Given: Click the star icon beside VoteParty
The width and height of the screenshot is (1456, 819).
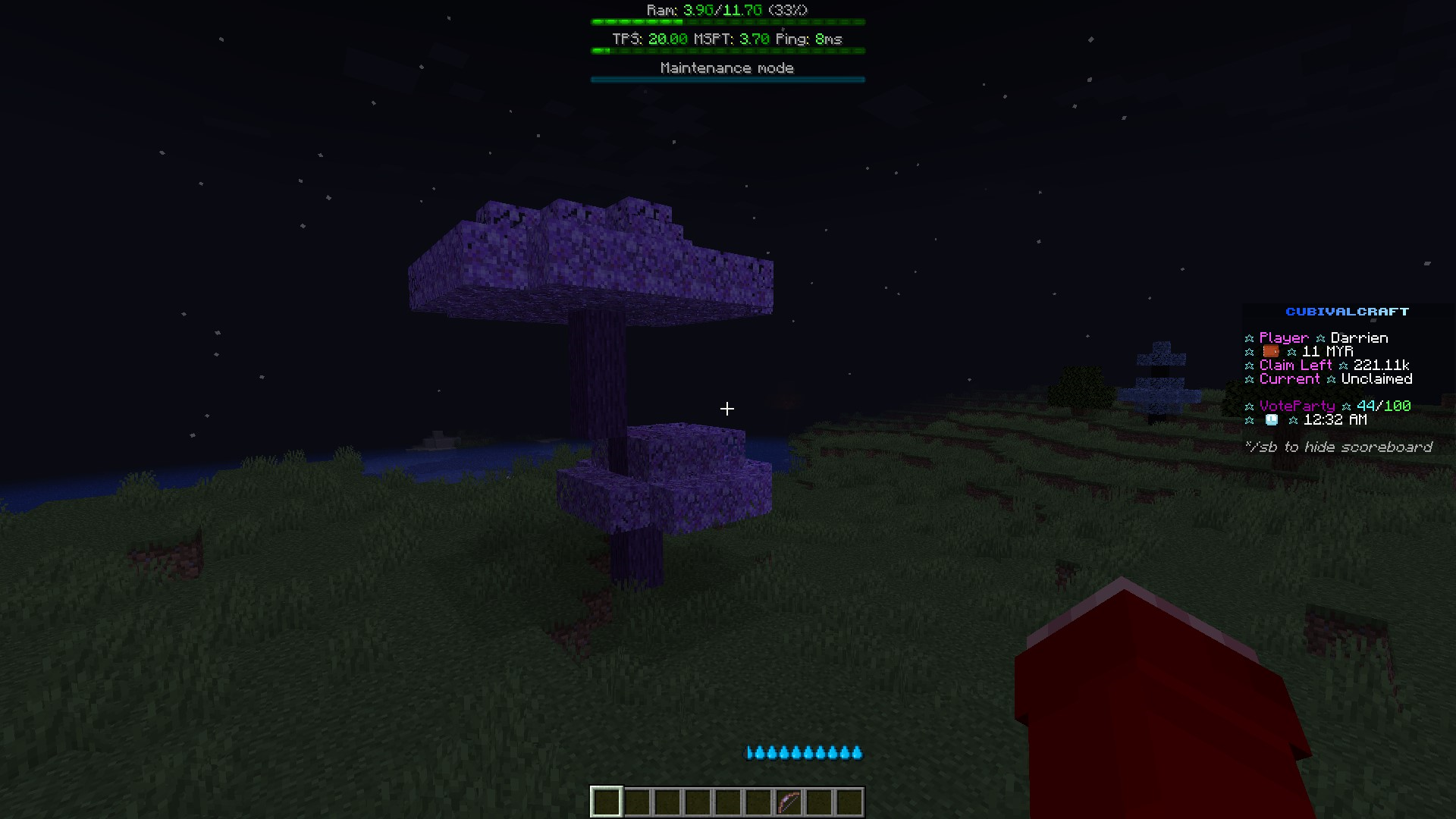Looking at the screenshot, I should point(1249,406).
